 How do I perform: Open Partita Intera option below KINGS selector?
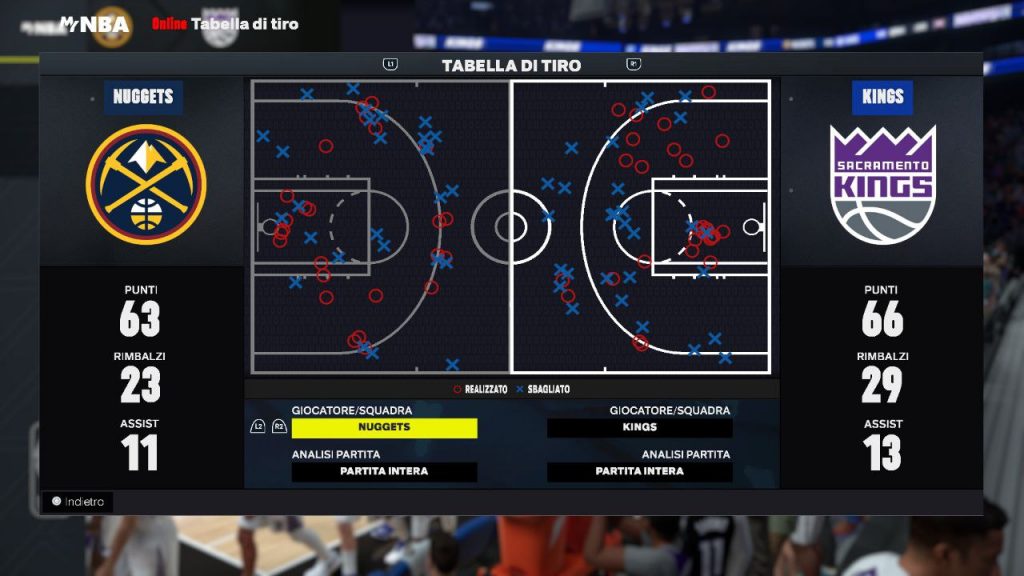[x=639, y=471]
